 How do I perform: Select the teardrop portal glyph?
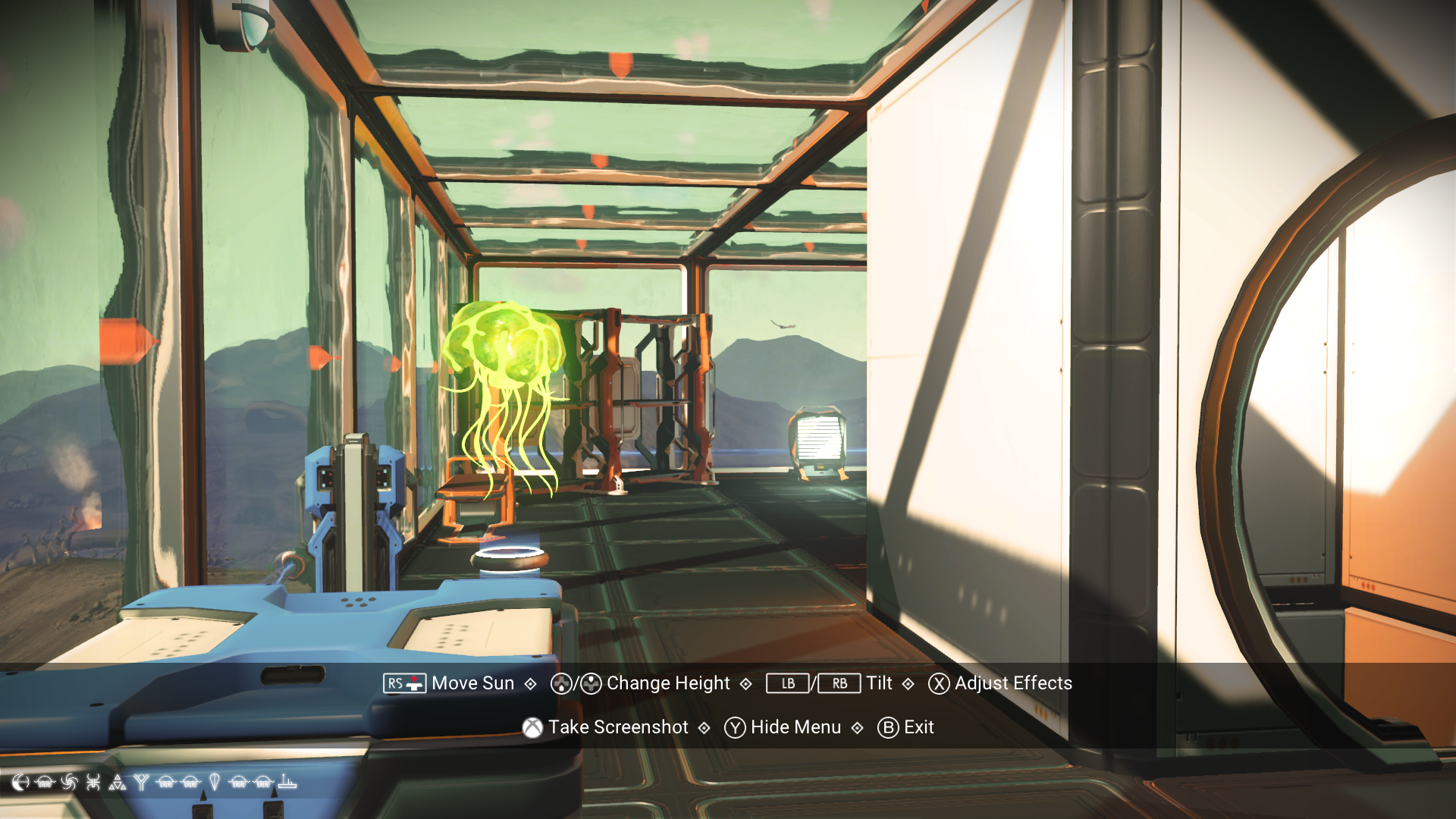pyautogui.click(x=215, y=782)
